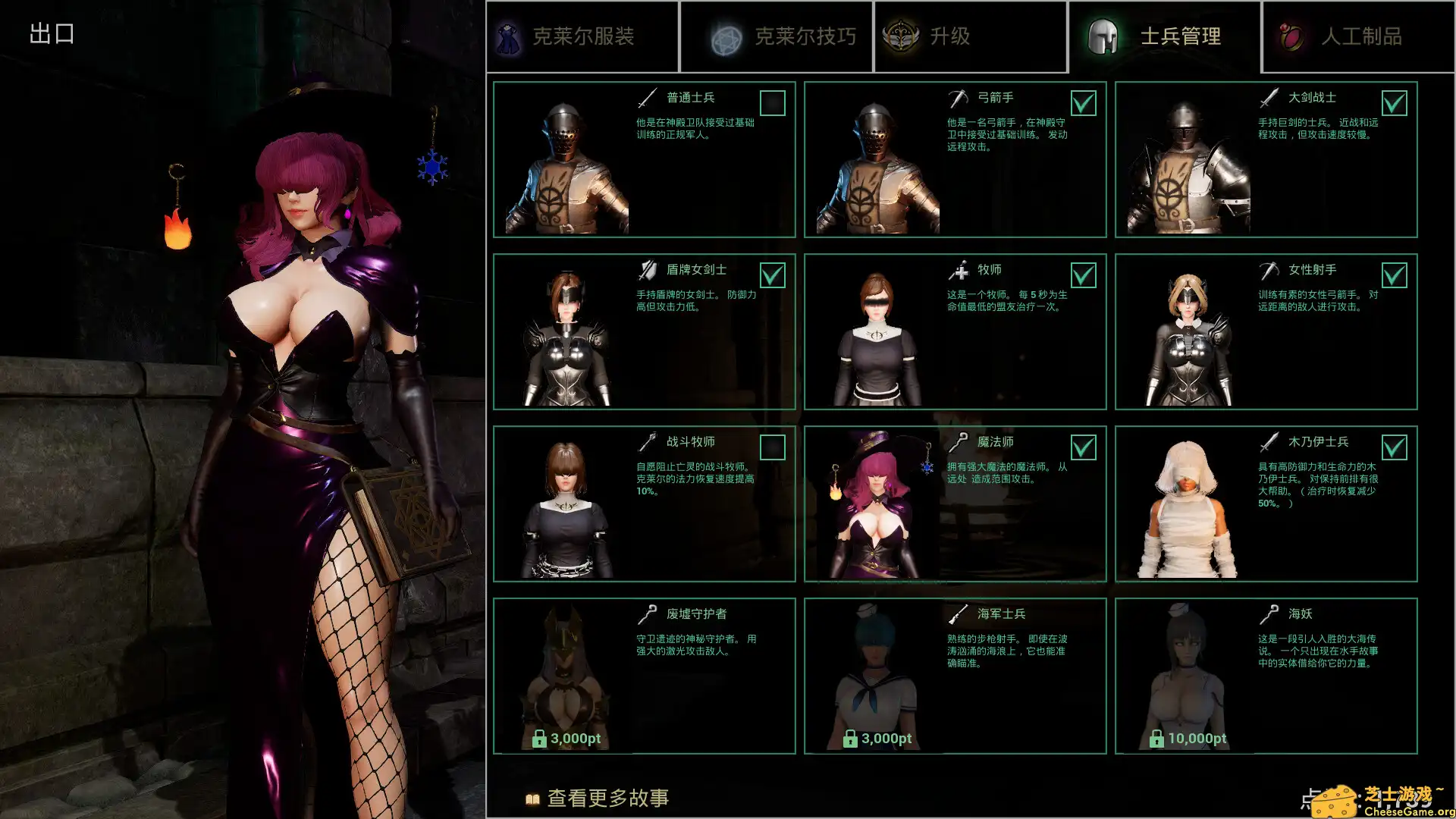
Task: Click the lock icon on the 海妖 card
Action: (1156, 738)
